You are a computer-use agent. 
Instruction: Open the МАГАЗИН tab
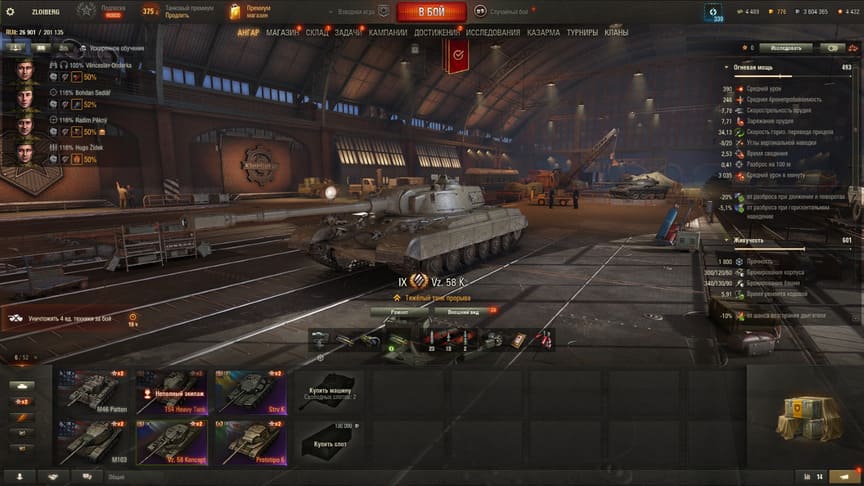(x=282, y=32)
